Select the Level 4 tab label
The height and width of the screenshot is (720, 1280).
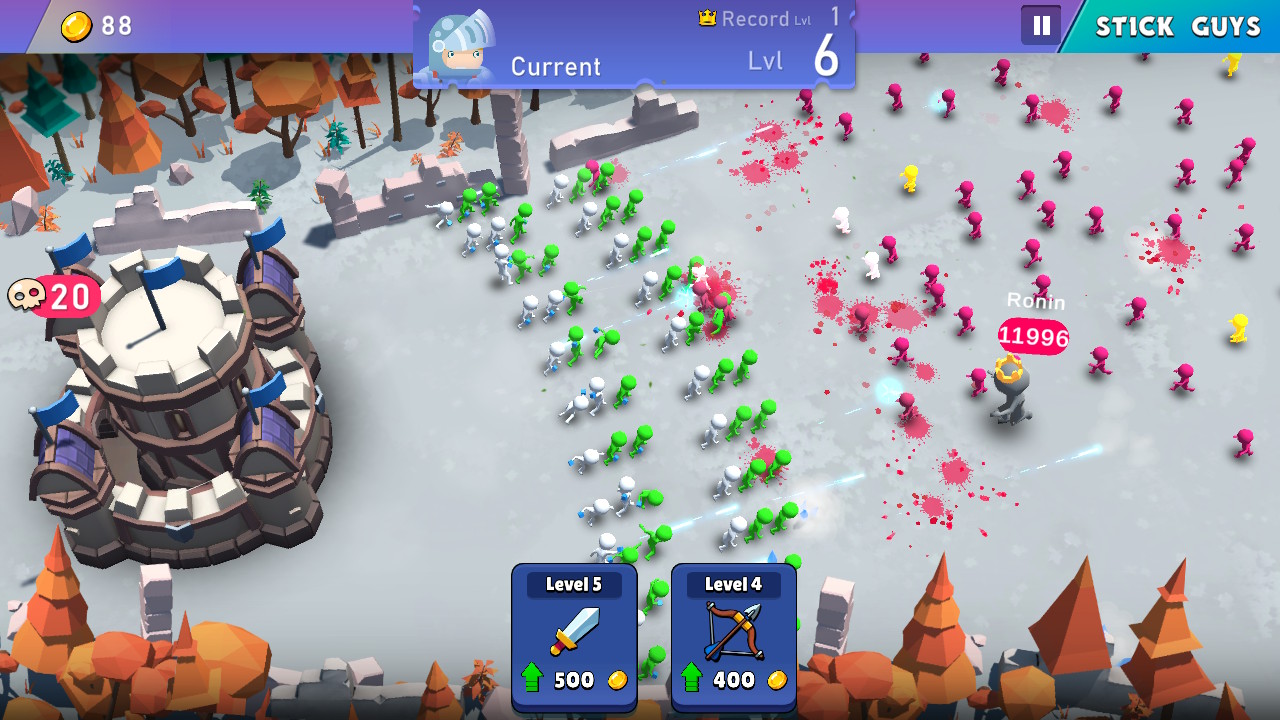tap(733, 584)
